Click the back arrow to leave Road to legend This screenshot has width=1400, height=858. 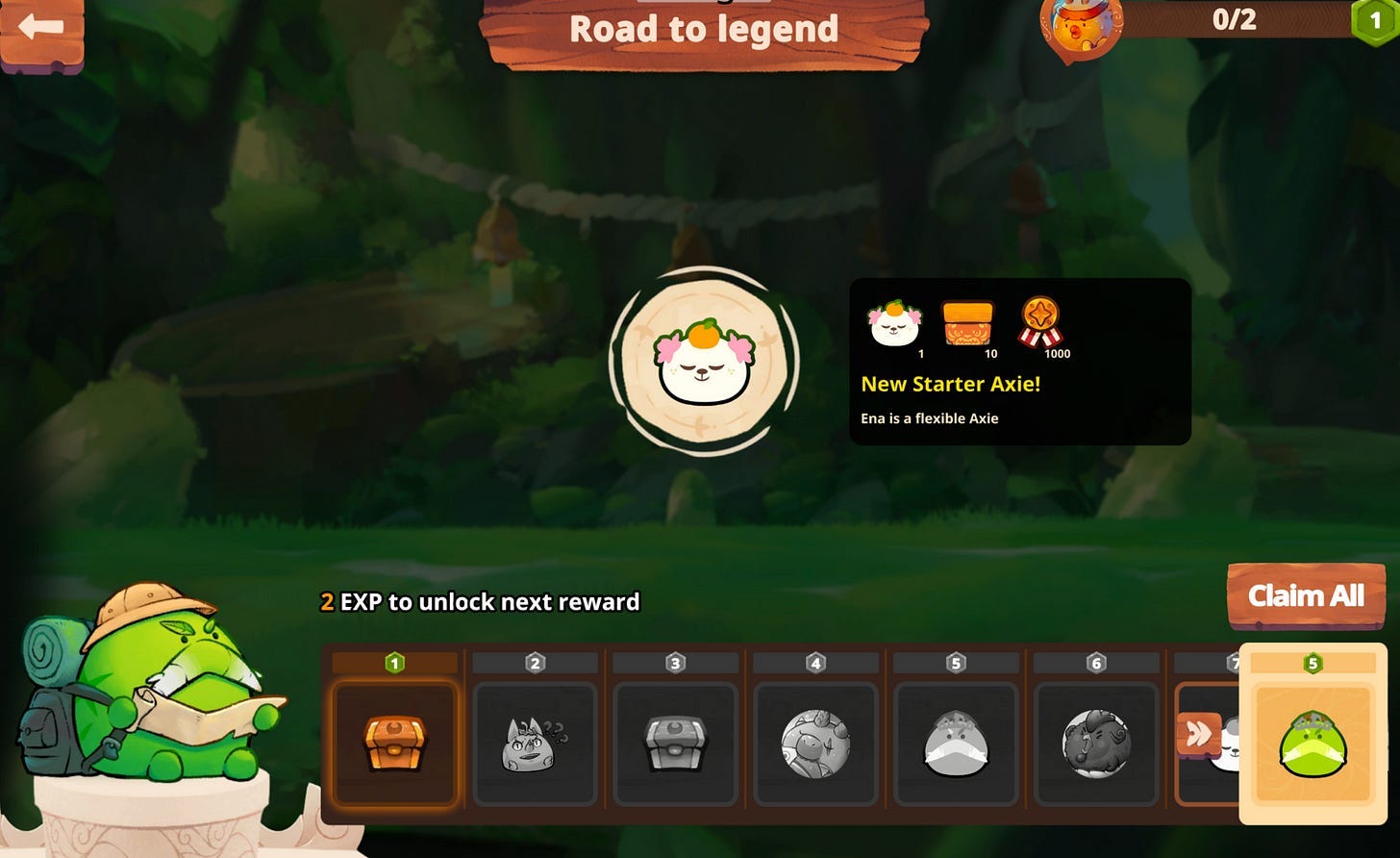pyautogui.click(x=39, y=27)
